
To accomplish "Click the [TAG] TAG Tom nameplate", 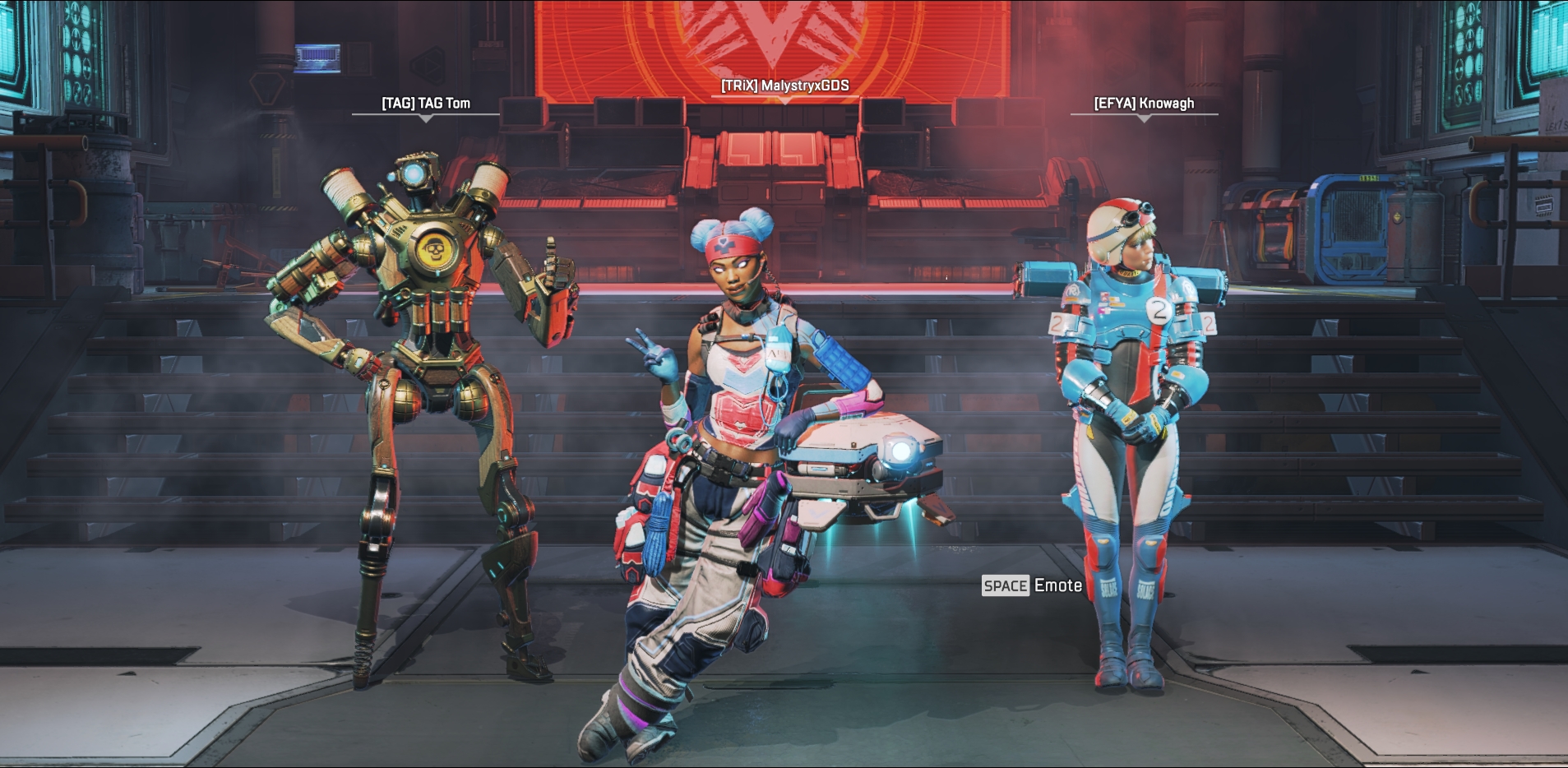I will coord(424,104).
